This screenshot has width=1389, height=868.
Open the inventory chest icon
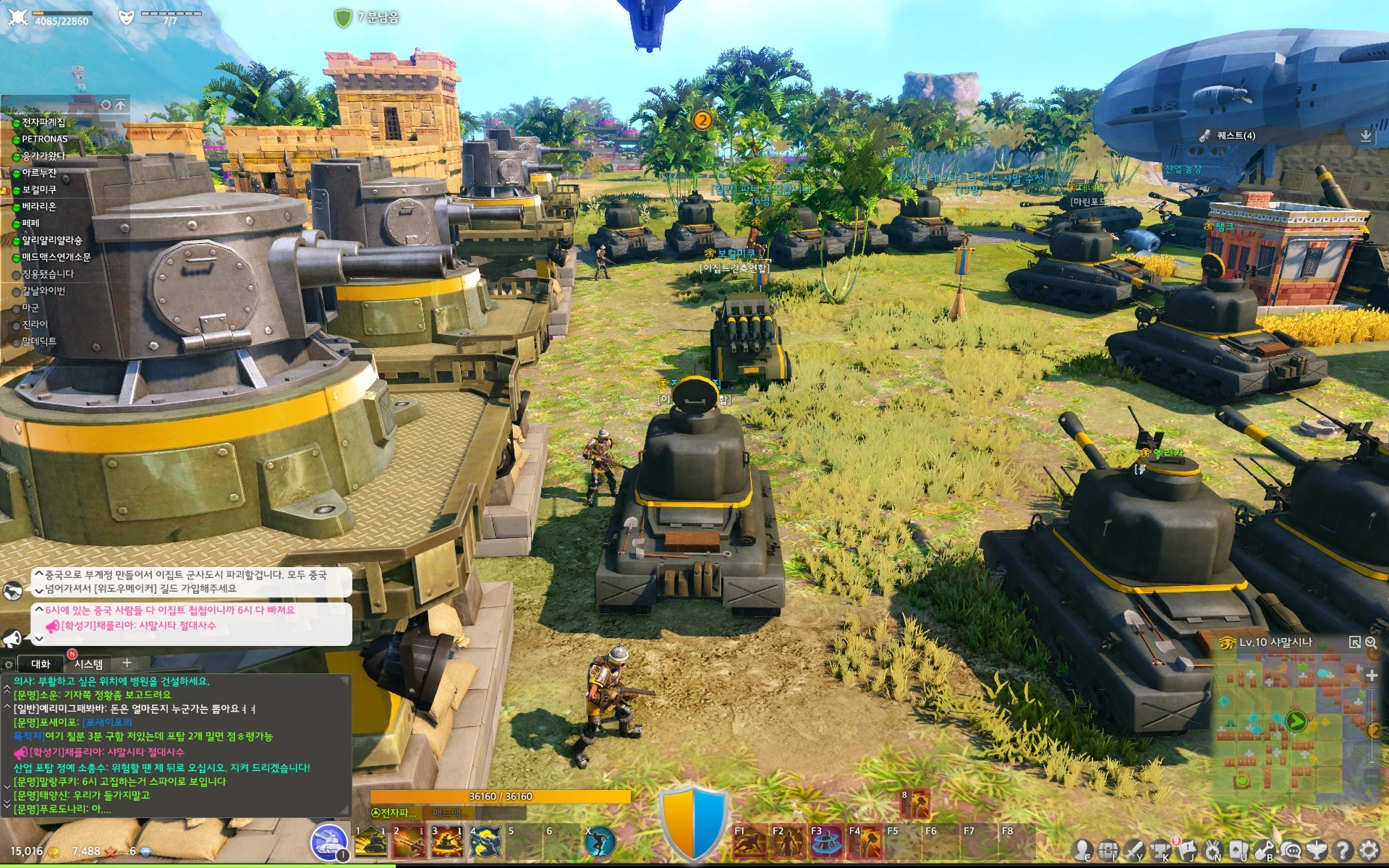pos(1108,850)
